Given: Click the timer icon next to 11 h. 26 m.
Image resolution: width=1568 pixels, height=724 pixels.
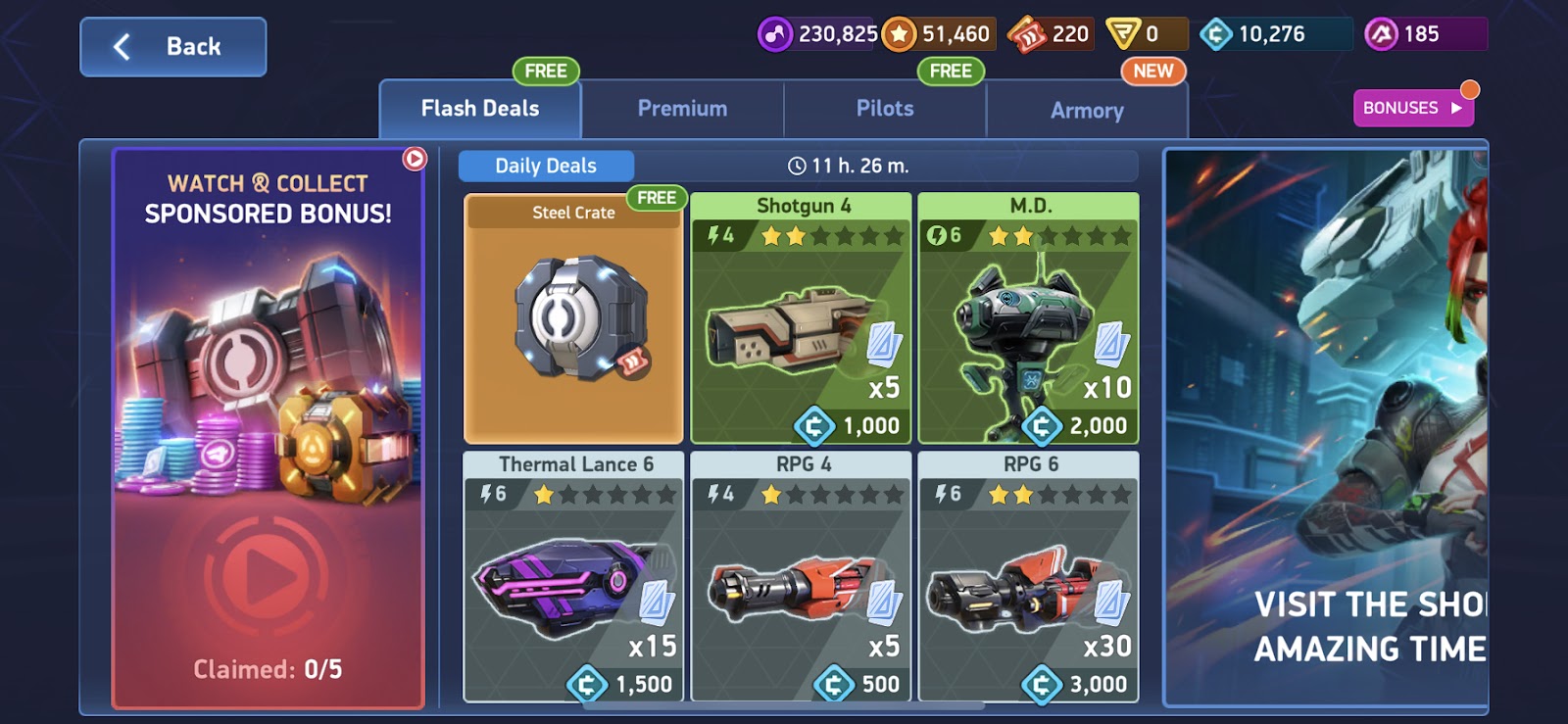Looking at the screenshot, I should [x=798, y=166].
